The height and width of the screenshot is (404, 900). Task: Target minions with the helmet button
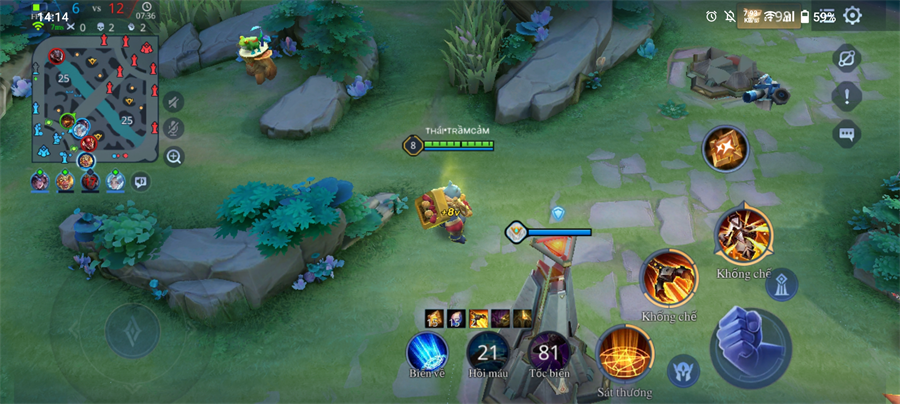point(683,371)
